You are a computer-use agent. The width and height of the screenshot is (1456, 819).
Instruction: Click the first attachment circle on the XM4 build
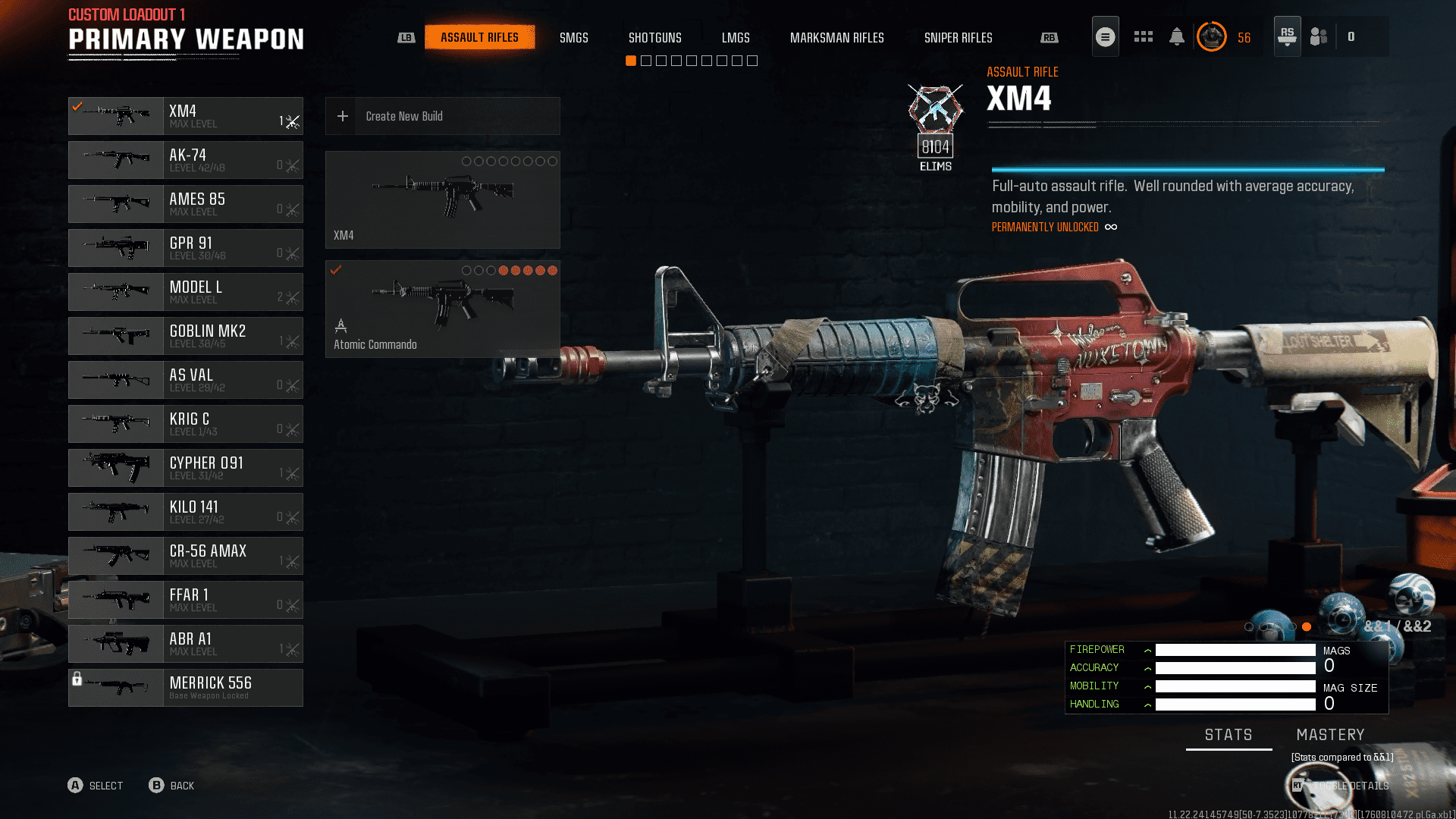coord(466,161)
